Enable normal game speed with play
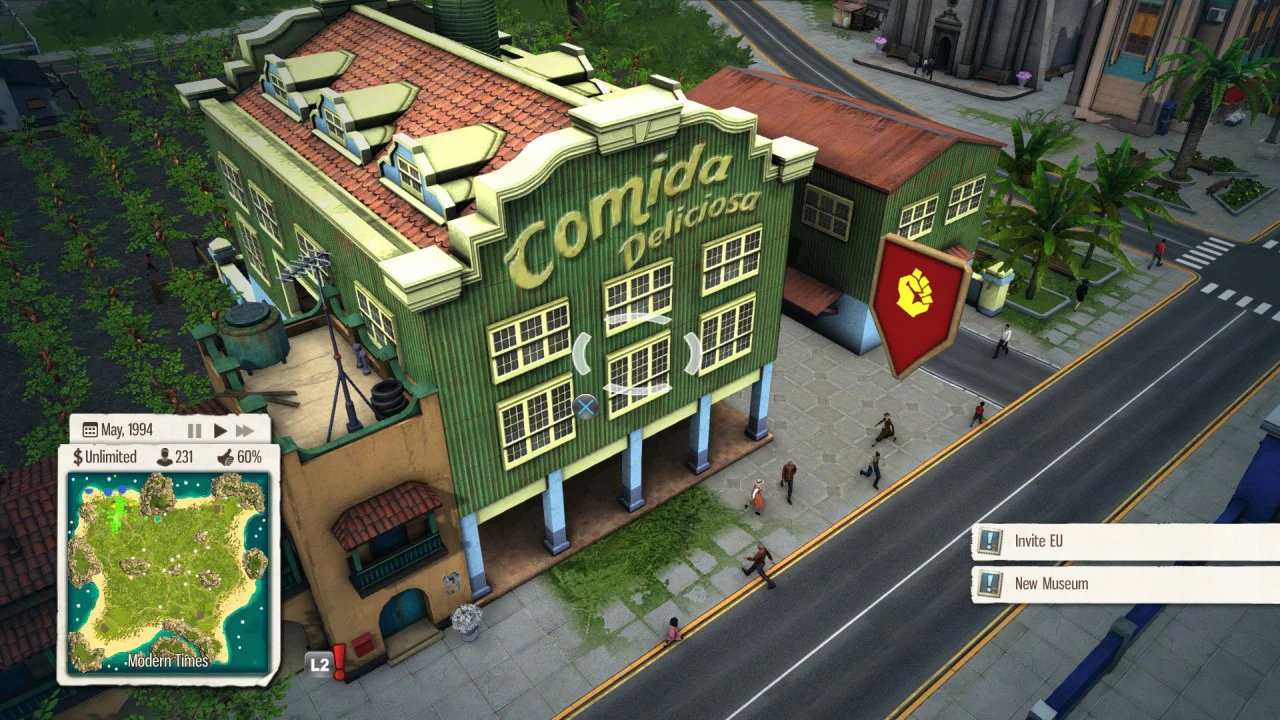This screenshot has width=1280, height=720. click(219, 429)
